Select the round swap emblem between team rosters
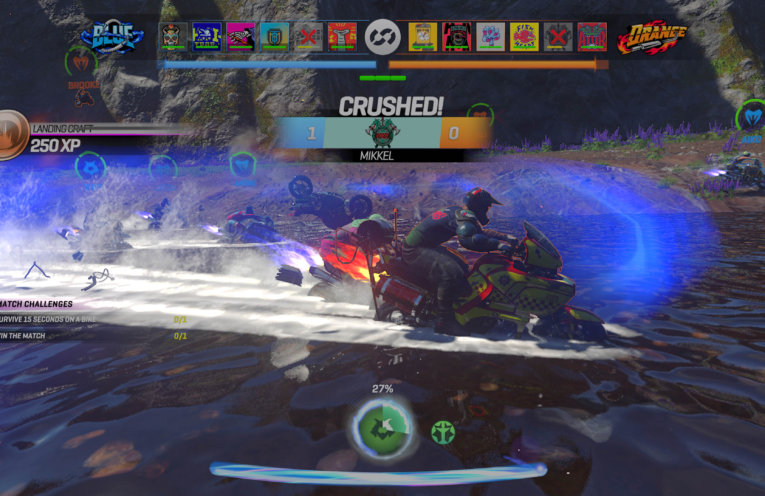 tap(382, 37)
